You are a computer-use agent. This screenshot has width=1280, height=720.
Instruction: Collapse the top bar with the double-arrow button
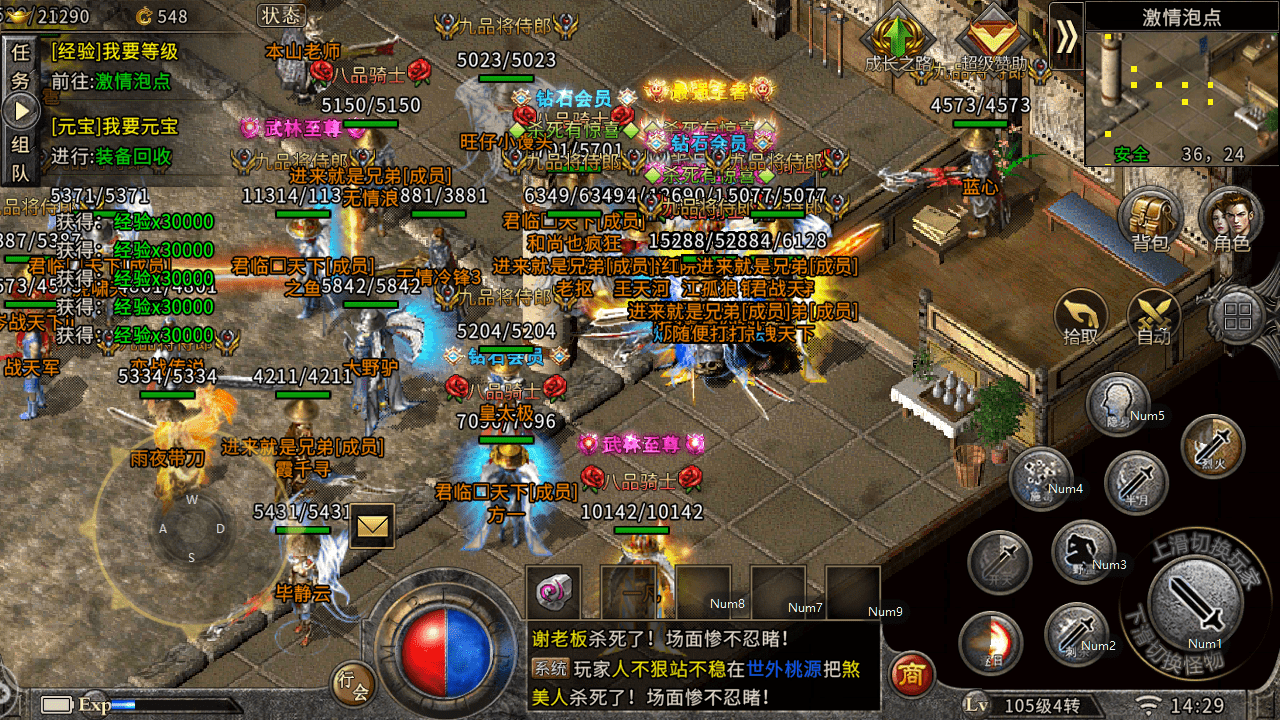[x=1067, y=37]
